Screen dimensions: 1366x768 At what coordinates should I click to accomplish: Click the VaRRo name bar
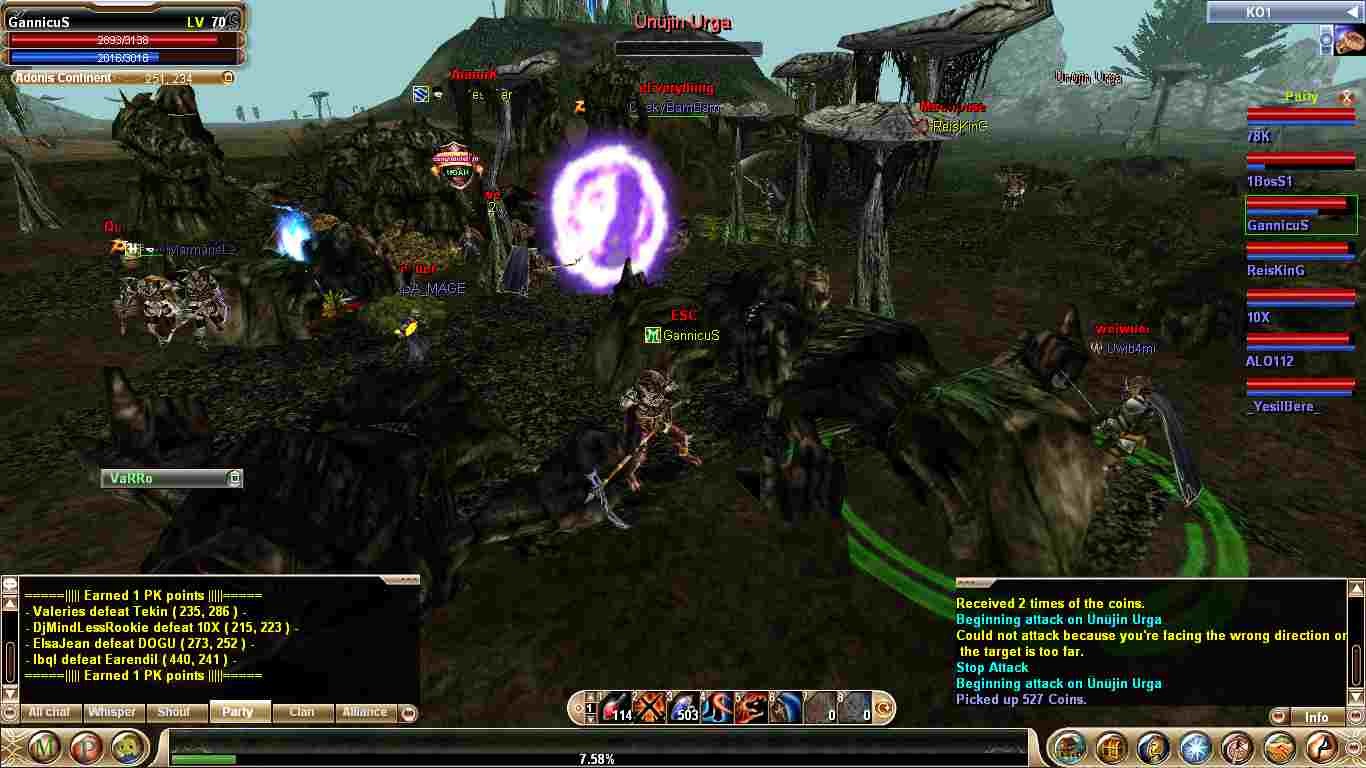tap(165, 479)
